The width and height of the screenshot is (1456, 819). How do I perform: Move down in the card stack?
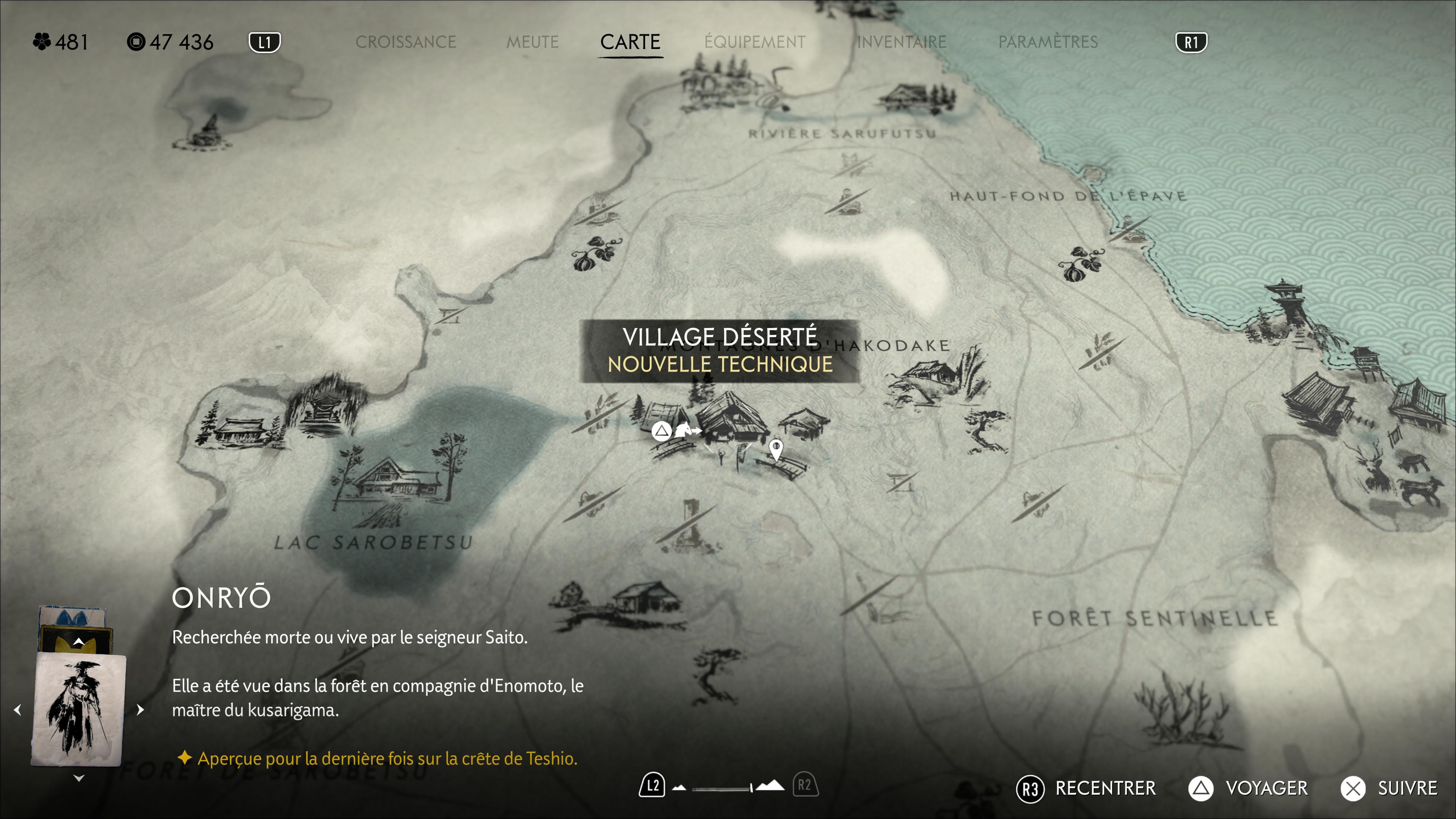(x=78, y=778)
